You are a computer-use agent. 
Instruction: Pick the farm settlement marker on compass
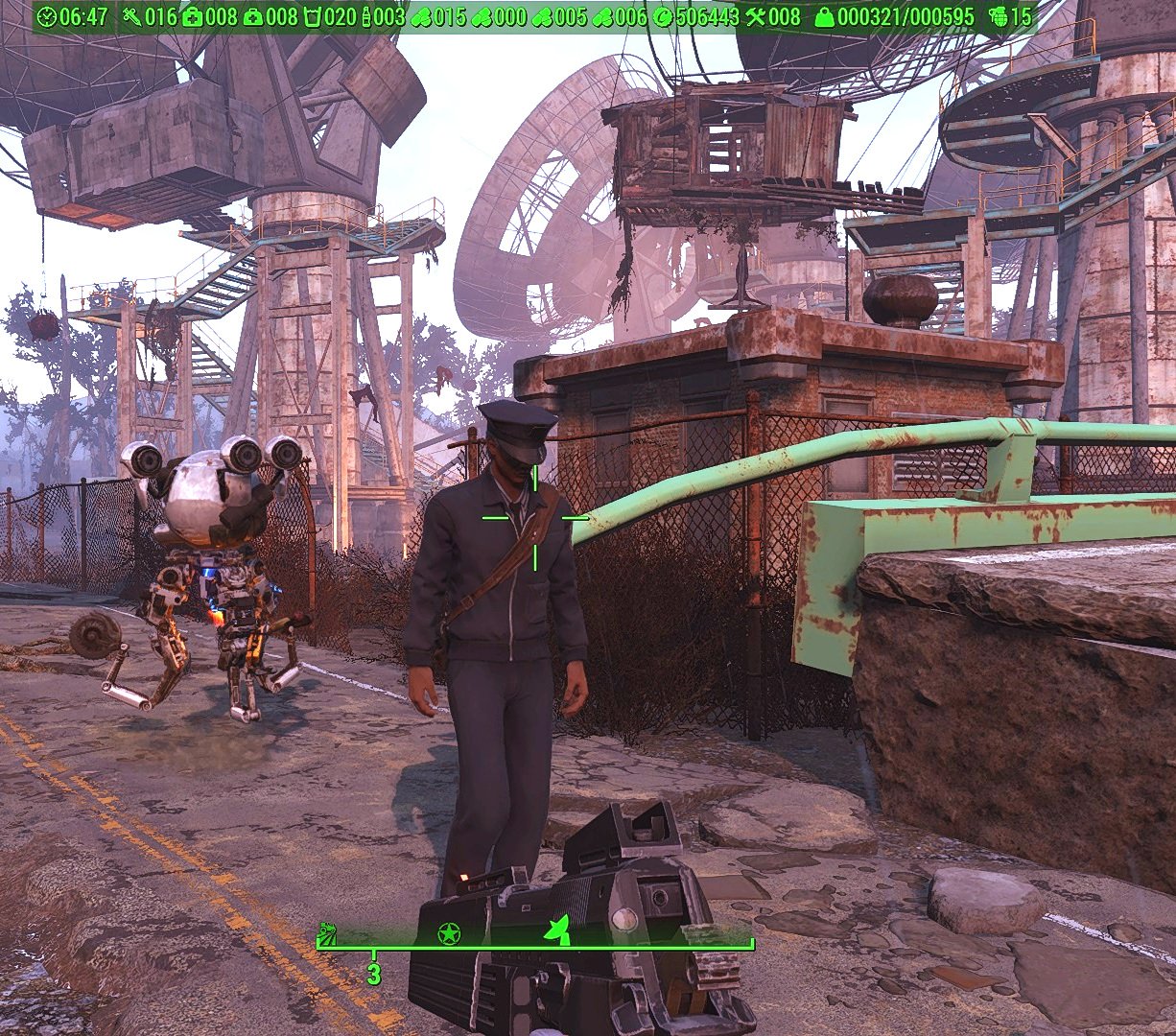(327, 931)
